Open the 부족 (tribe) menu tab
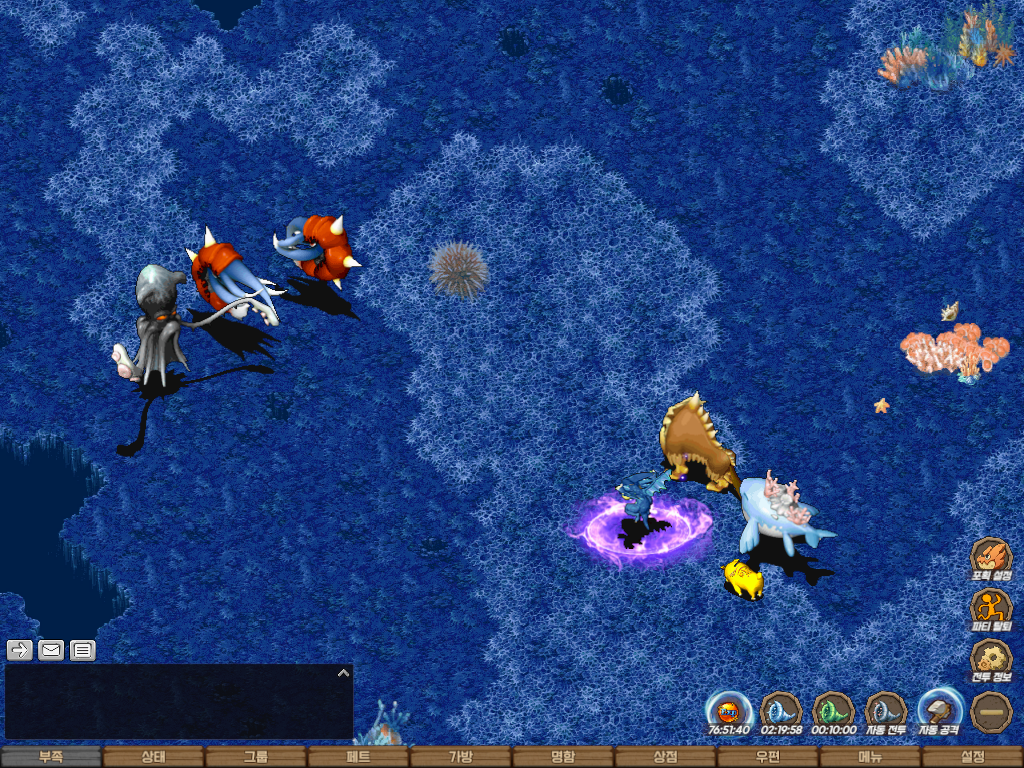This screenshot has height=768, width=1024. 51,757
